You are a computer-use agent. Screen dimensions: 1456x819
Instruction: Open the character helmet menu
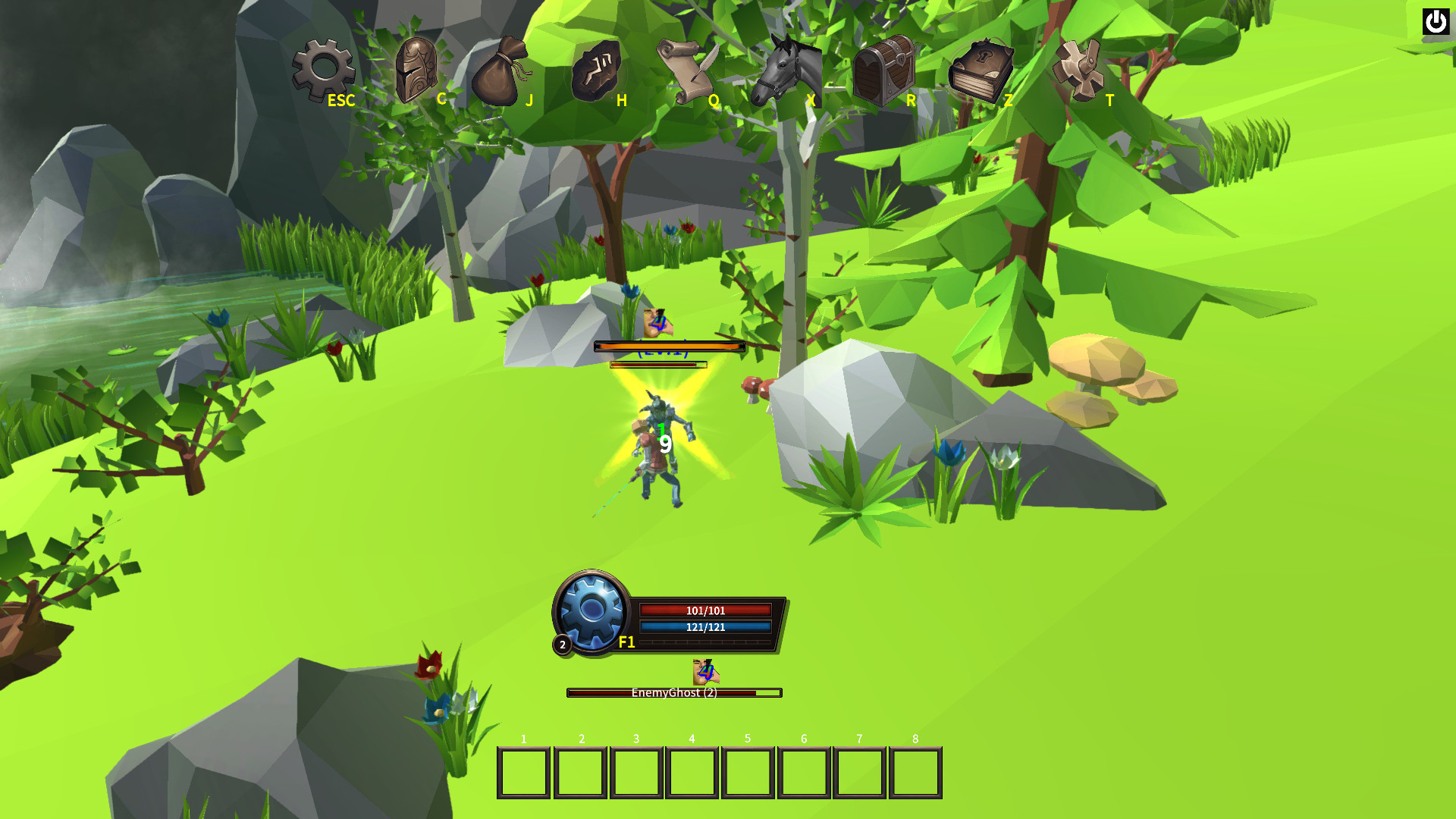pyautogui.click(x=416, y=70)
